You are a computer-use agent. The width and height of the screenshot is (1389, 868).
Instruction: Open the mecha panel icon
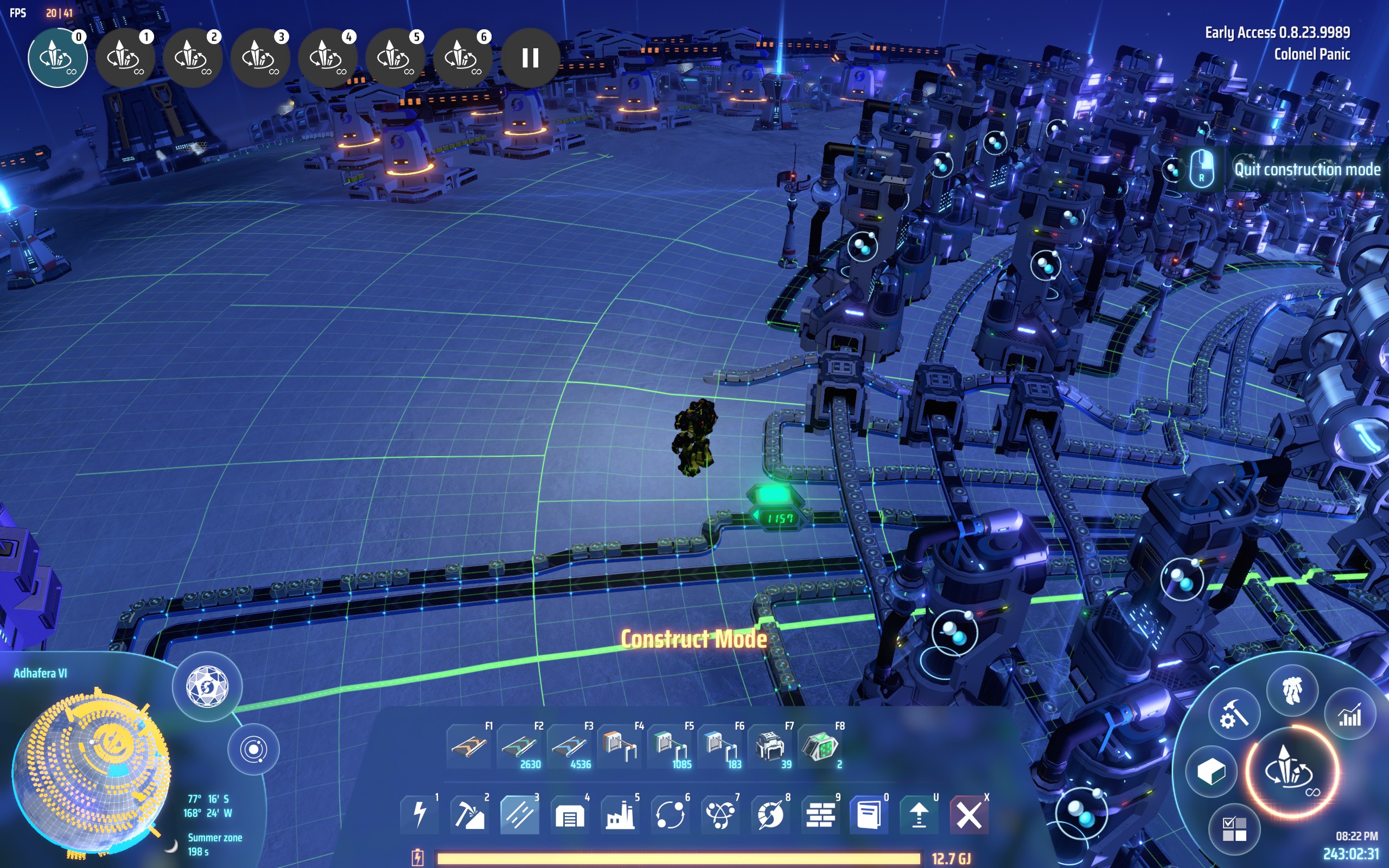[x=1292, y=691]
